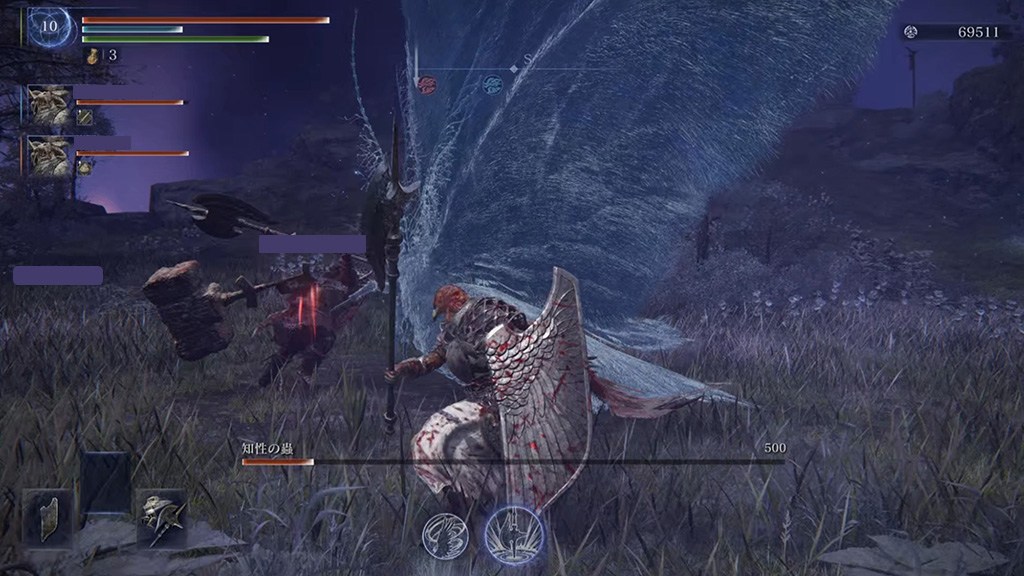
Task: Activate the glowing ultimate art icon
Action: tap(514, 533)
